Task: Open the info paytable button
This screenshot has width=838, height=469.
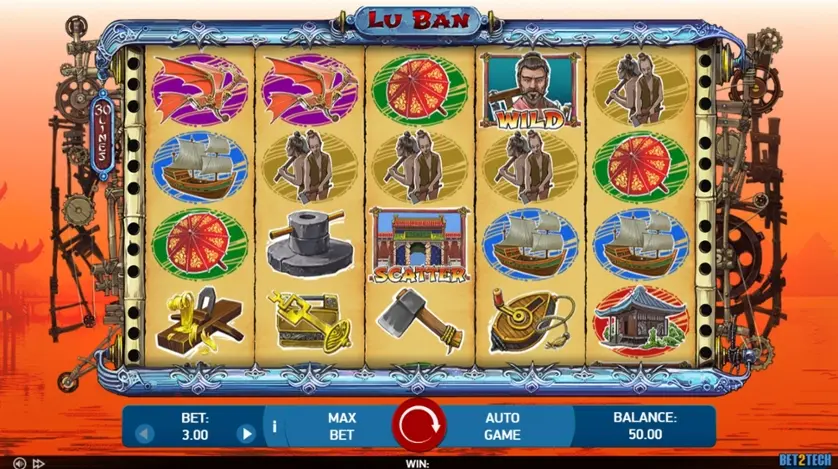Action: pyautogui.click(x=274, y=427)
